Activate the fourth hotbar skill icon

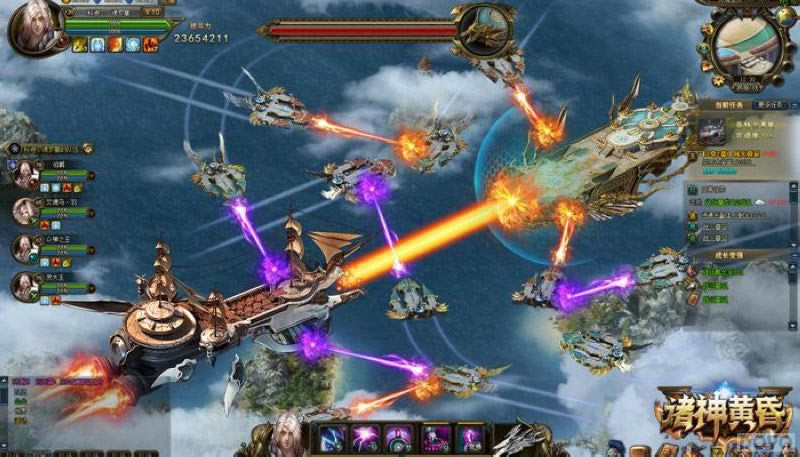point(435,438)
